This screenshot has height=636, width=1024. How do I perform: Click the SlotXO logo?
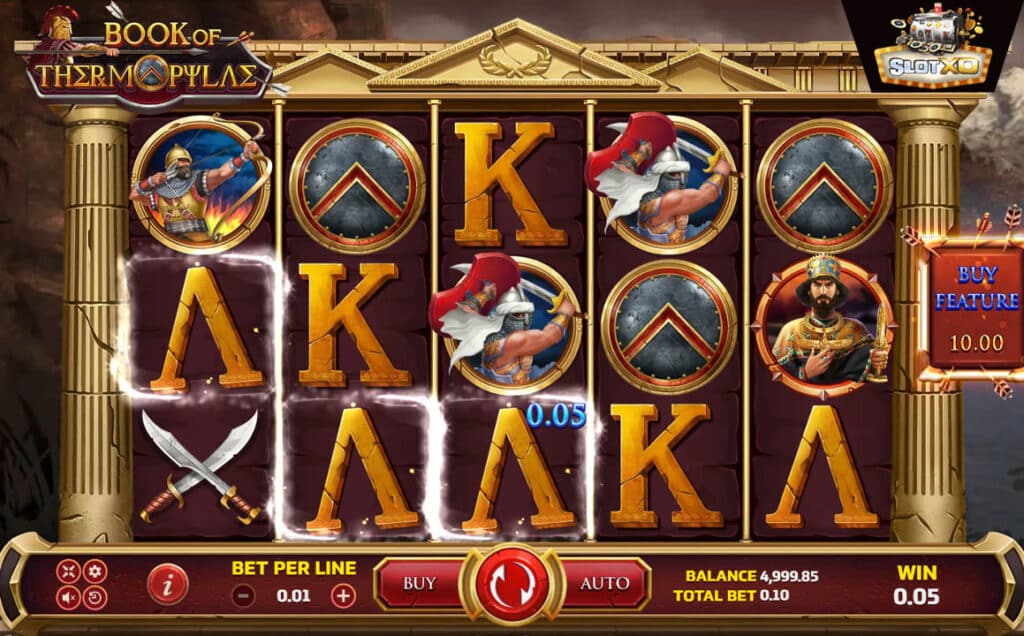(932, 48)
